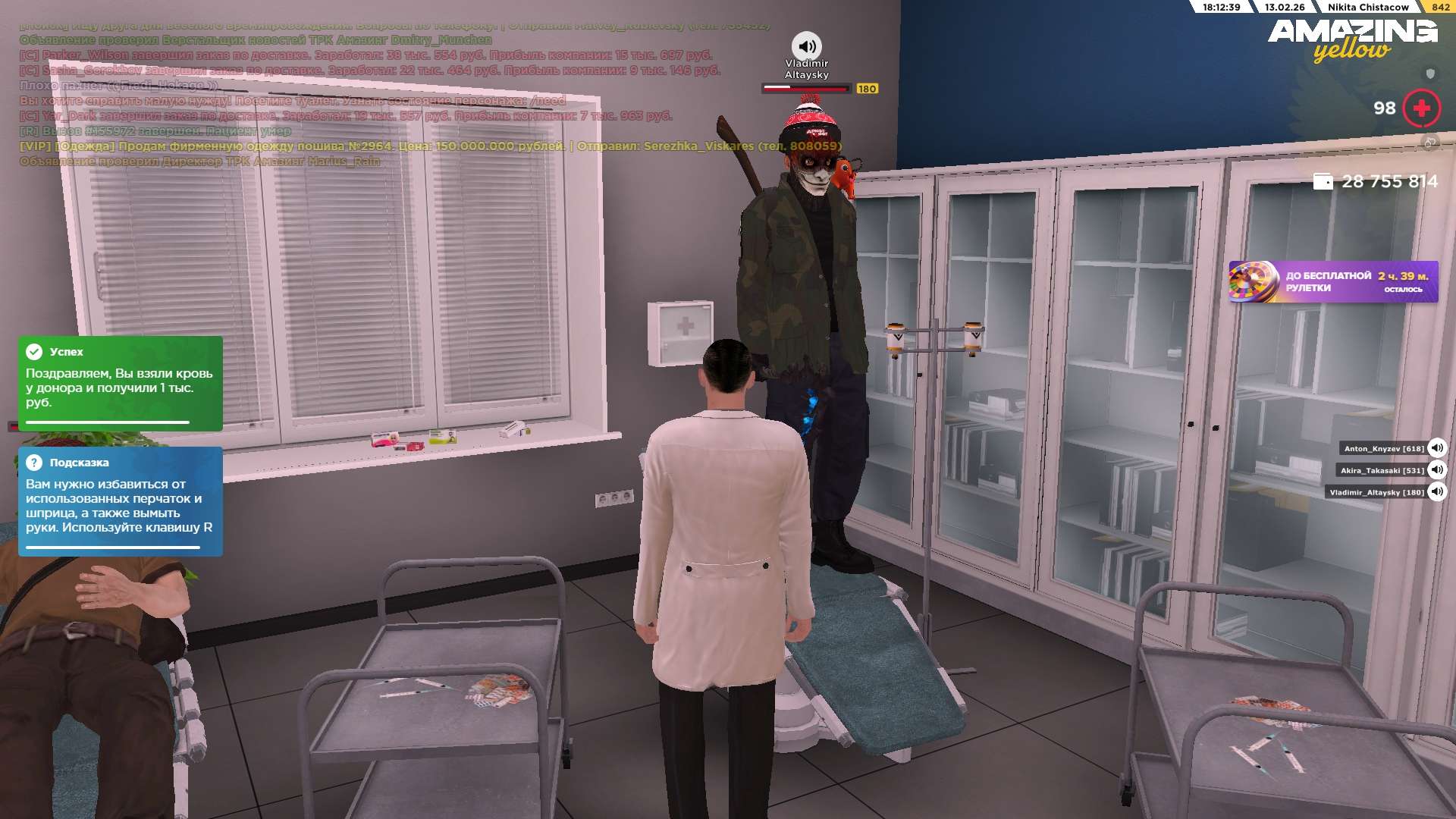Select the Anton_Knyzev [618] voice list entry

click(x=1383, y=448)
